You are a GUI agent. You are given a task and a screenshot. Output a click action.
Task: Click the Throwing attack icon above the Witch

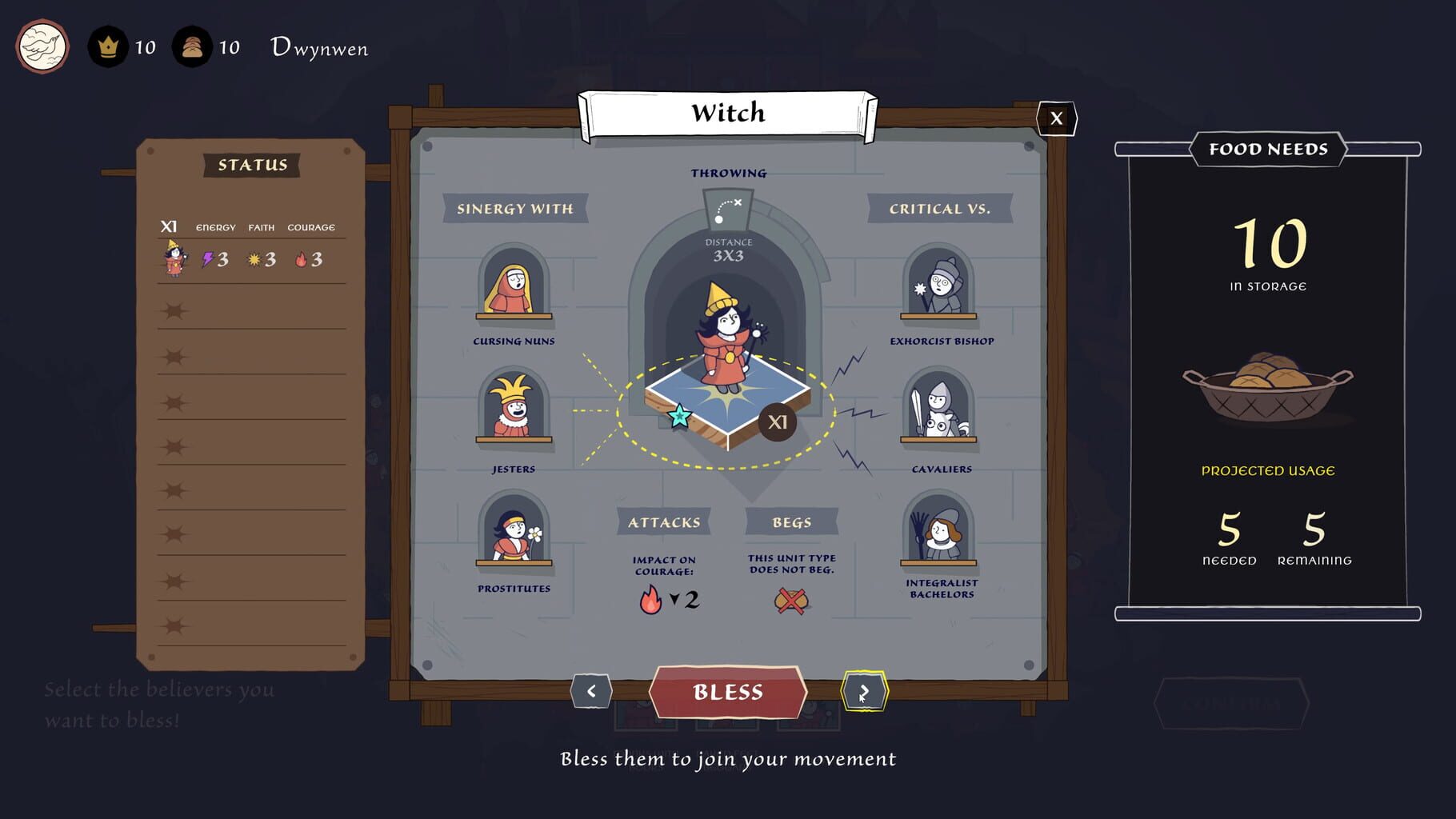pyautogui.click(x=728, y=210)
